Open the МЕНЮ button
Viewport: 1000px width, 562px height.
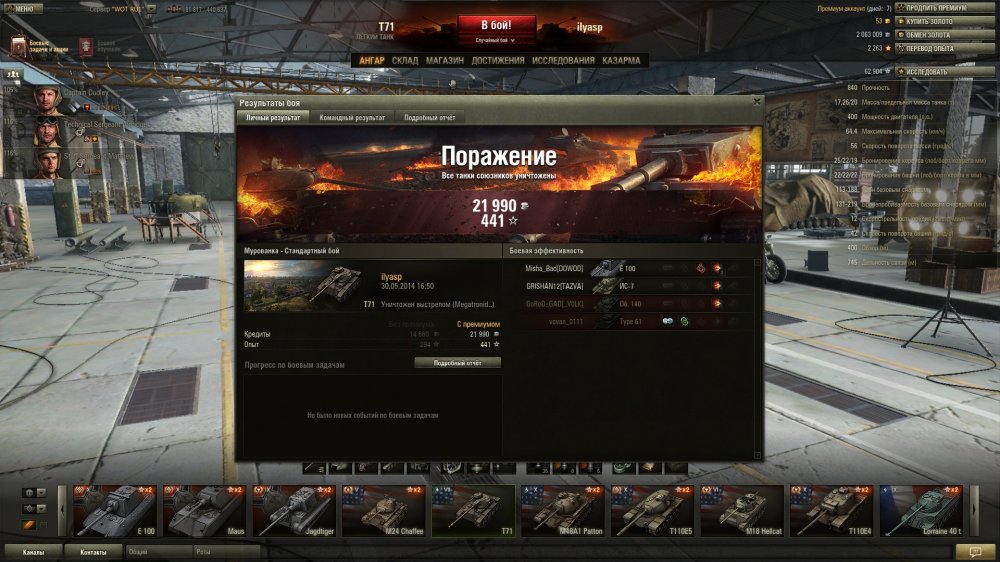(21, 7)
